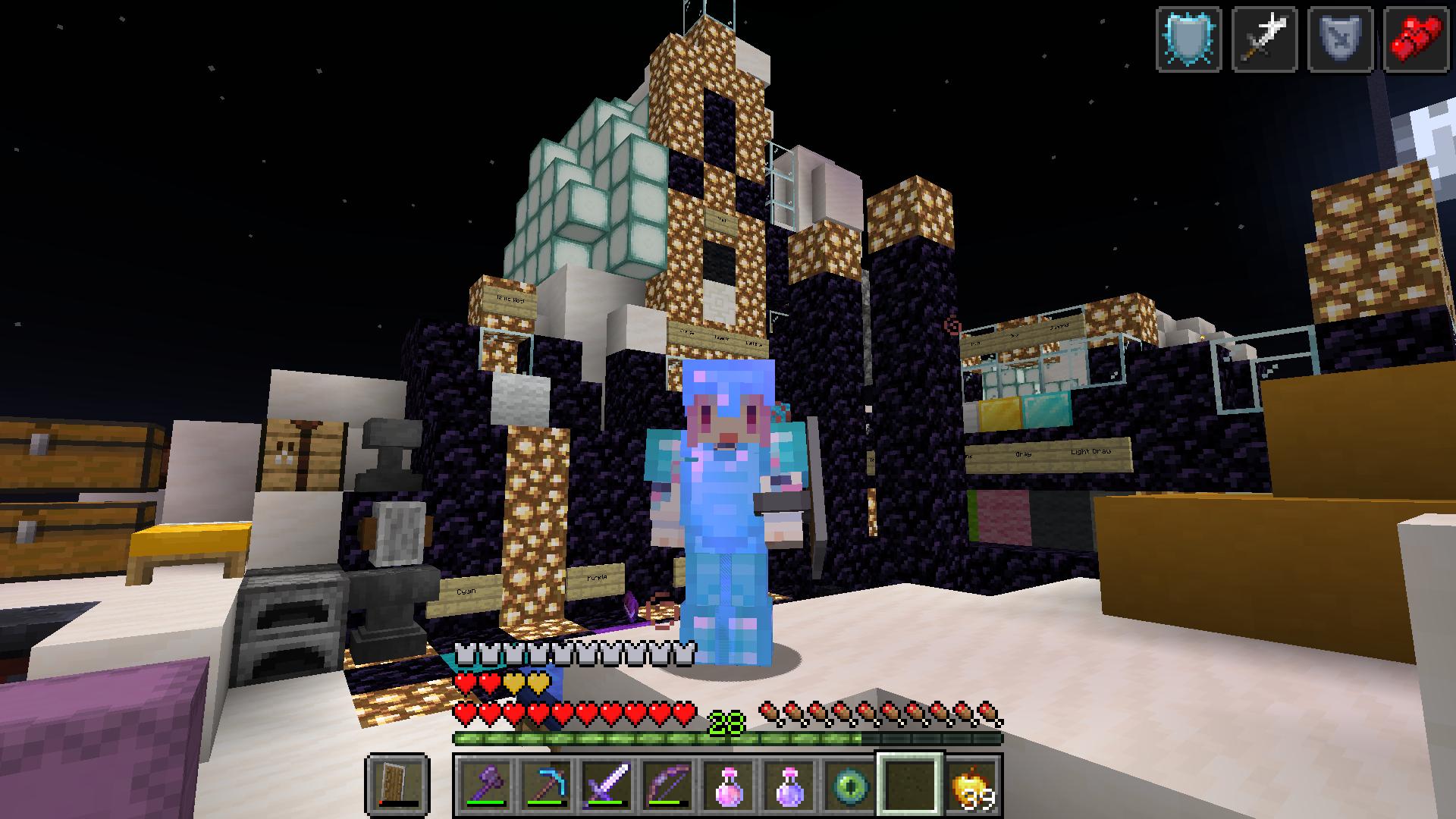Select the bow hotbar slot

coord(667,783)
